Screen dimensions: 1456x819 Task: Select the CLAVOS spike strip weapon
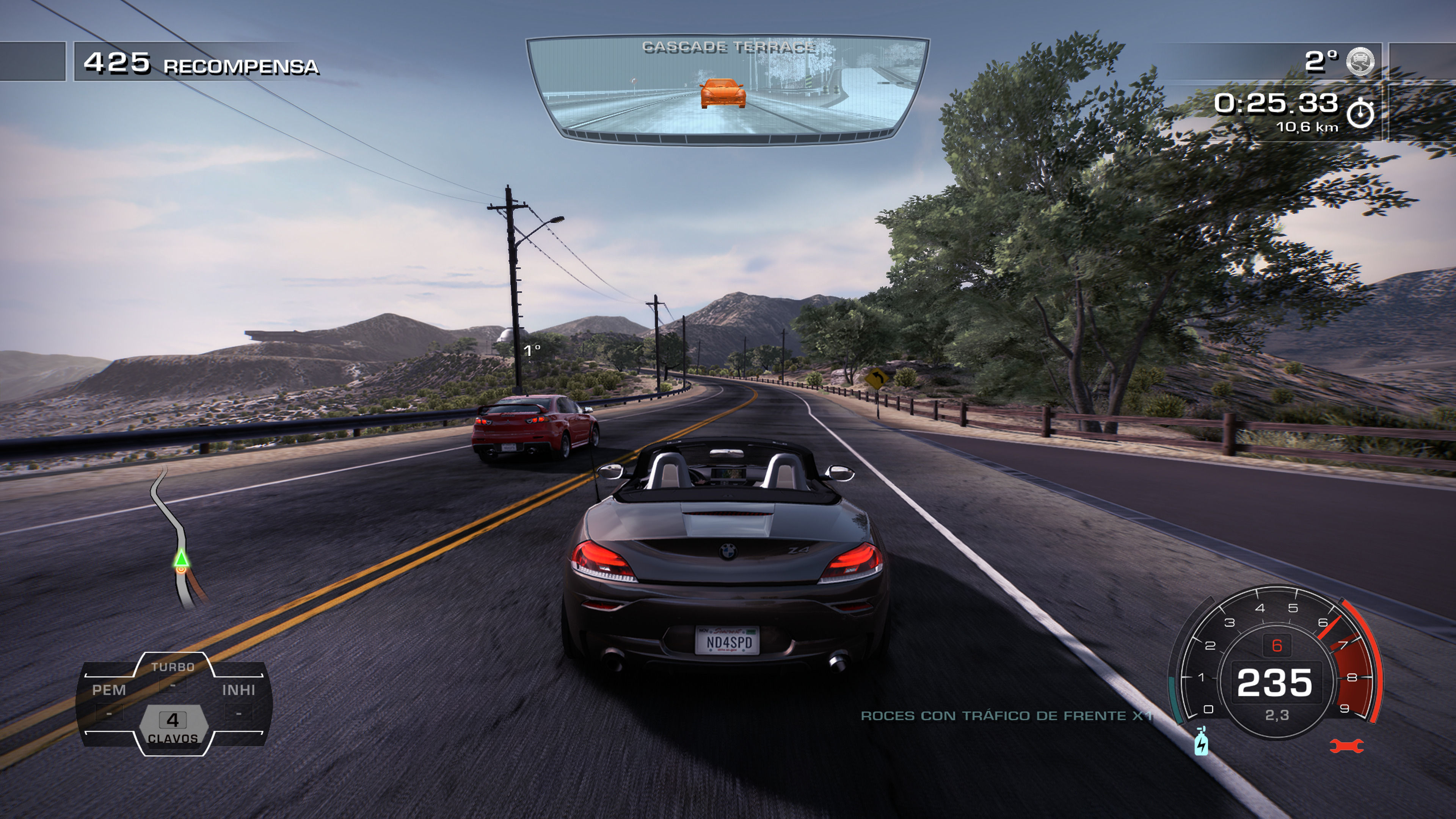pos(173,726)
